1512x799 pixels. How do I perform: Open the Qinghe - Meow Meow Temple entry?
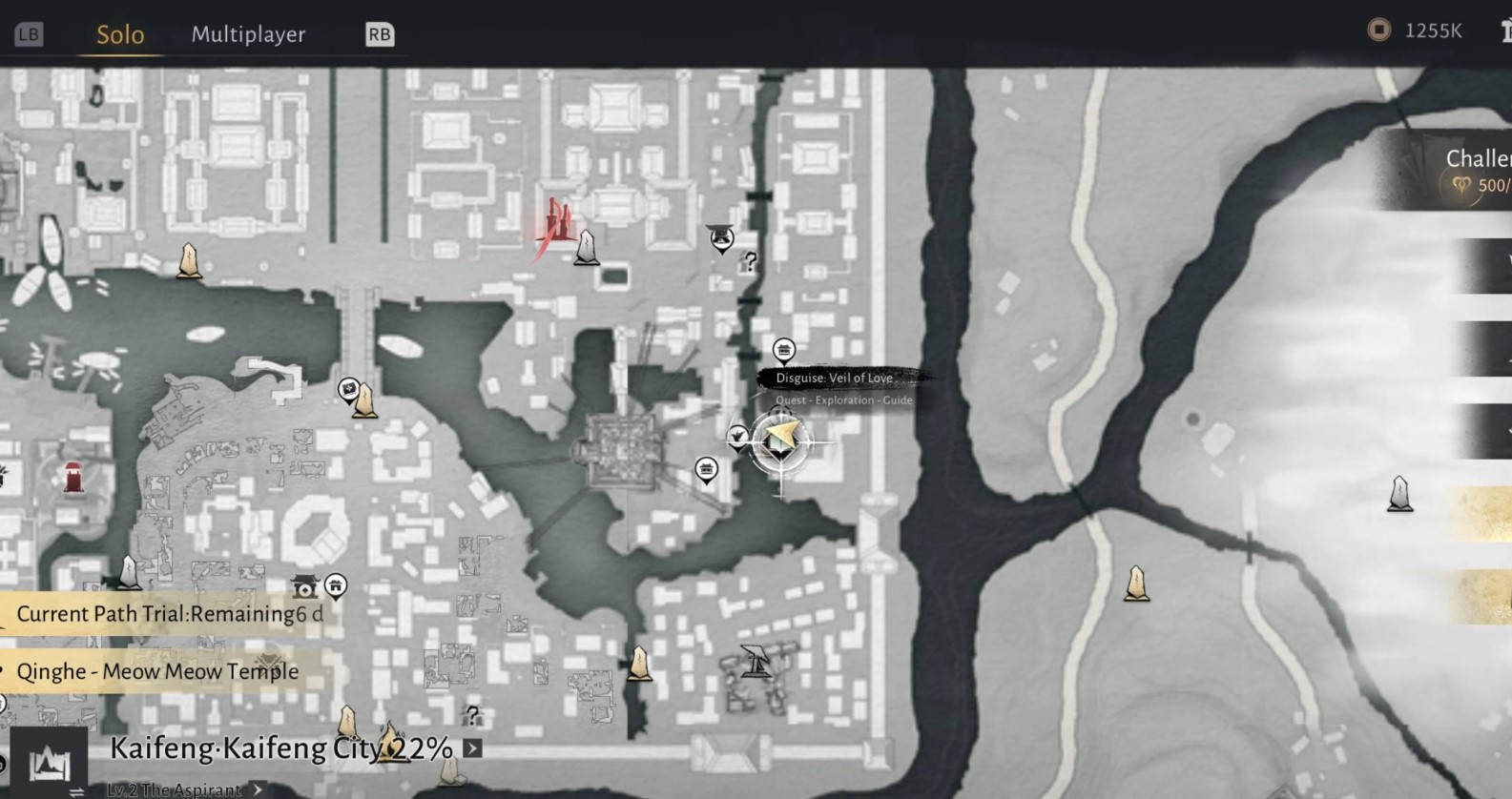pyautogui.click(x=157, y=671)
